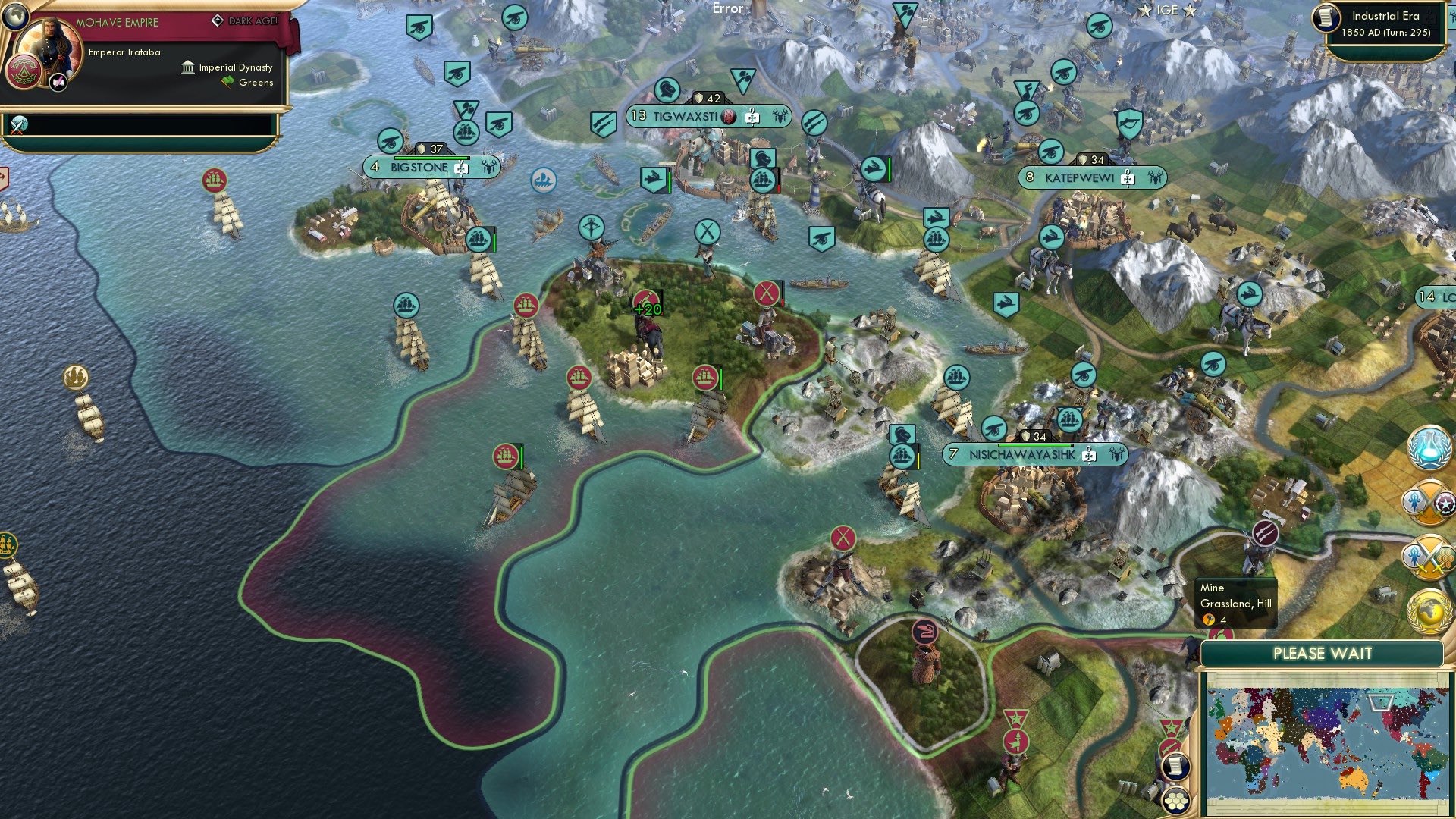This screenshot has width=1456, height=819.
Task: Toggle Strategic View with the hex grid icon
Action: (1176, 802)
